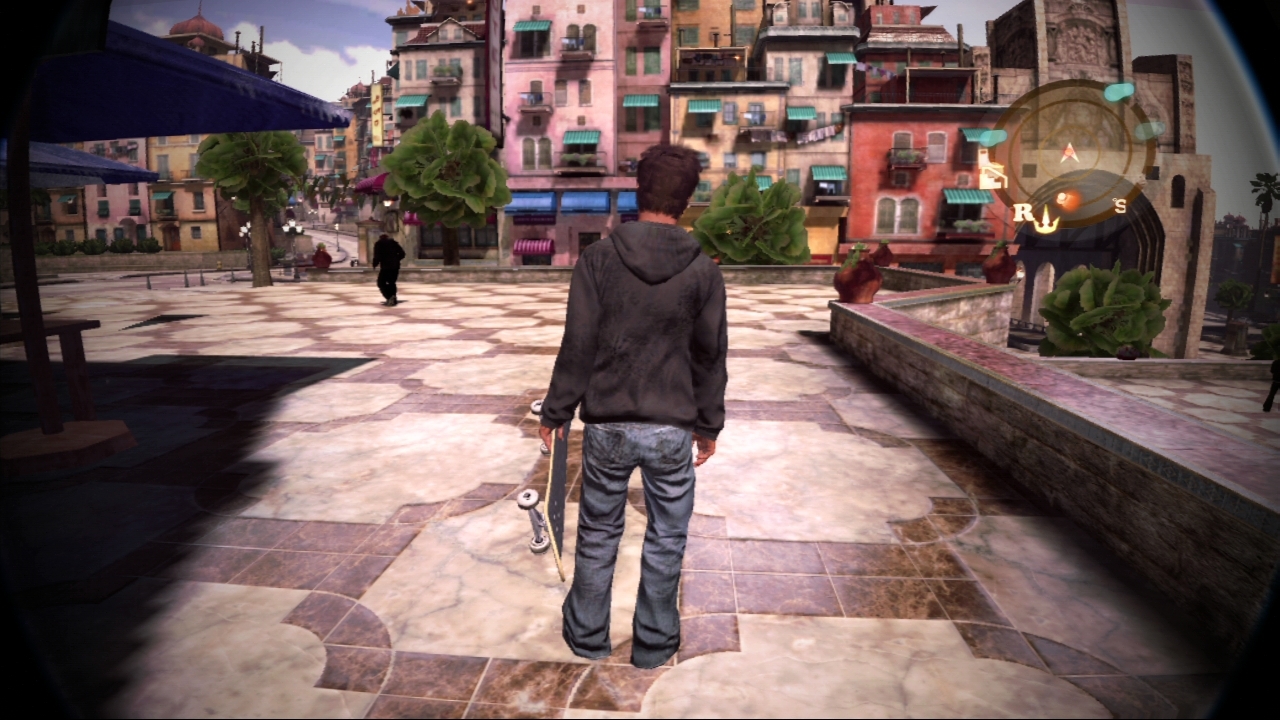
Task: Select the R marker on the radar
Action: click(1023, 212)
